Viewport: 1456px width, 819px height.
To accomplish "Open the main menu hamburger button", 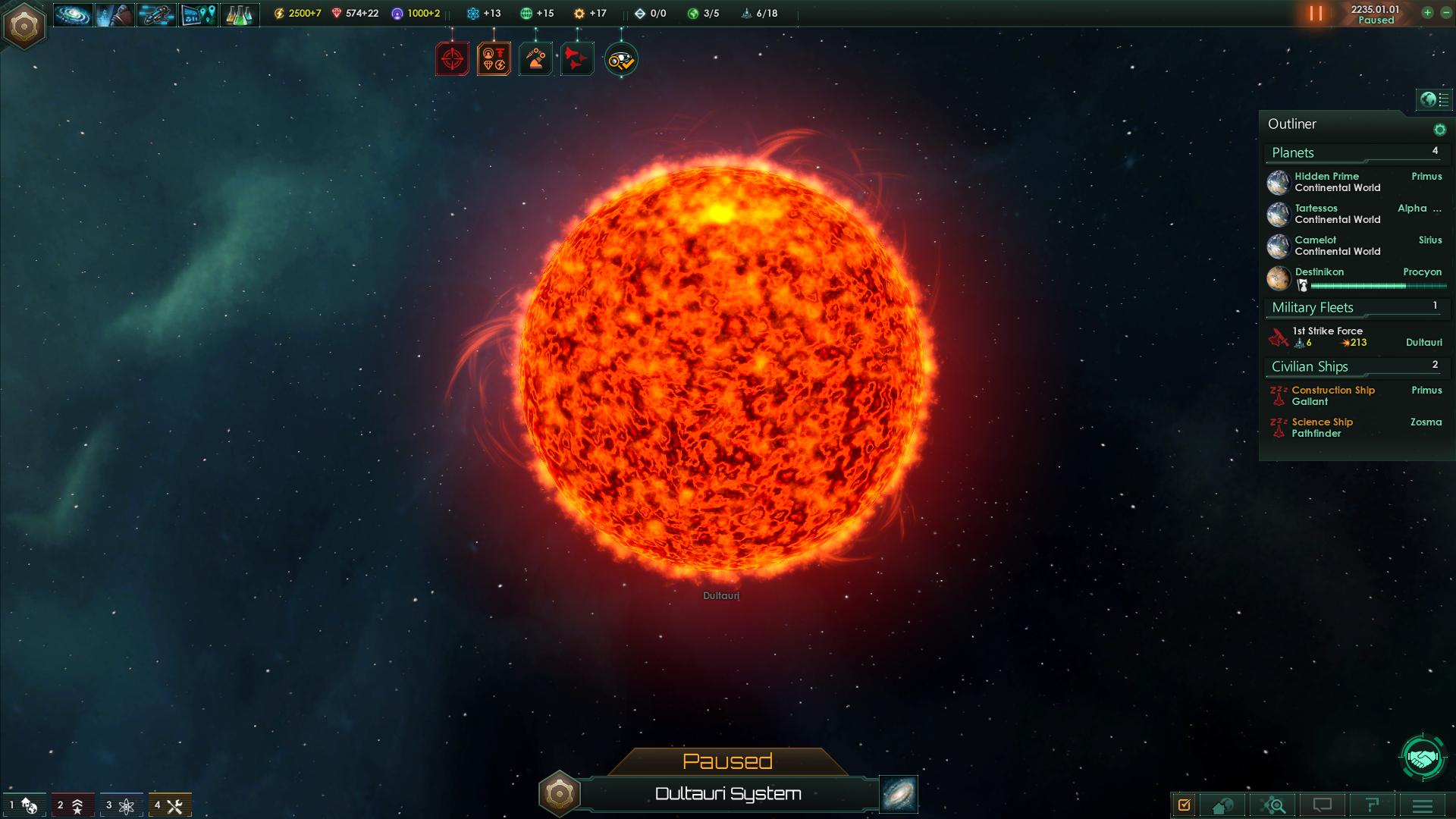I will 1423,805.
